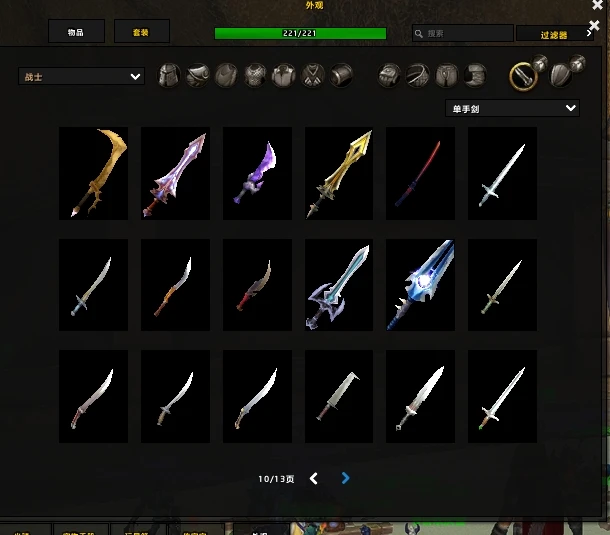This screenshot has width=610, height=535.
Task: Switch to the 物品 (Items) tab
Action: pos(76,32)
